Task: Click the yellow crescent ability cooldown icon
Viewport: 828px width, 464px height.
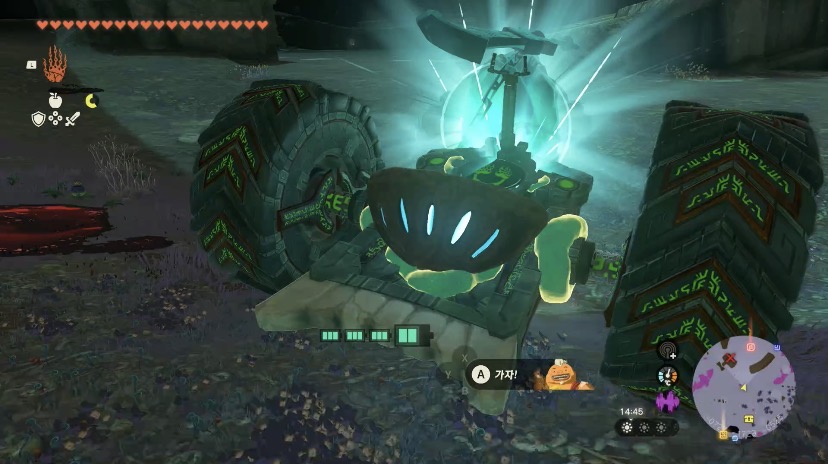Action: (92, 100)
